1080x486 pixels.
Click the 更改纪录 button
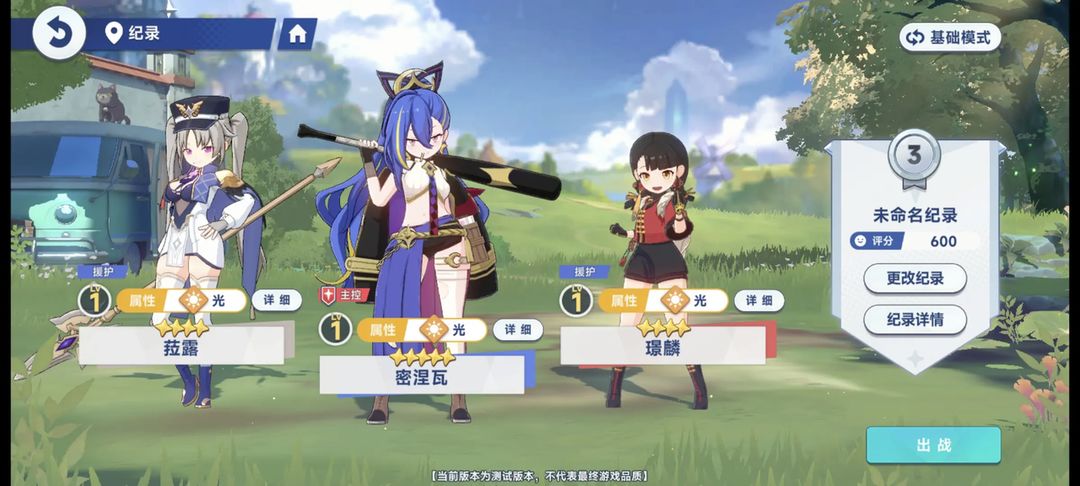click(x=914, y=277)
